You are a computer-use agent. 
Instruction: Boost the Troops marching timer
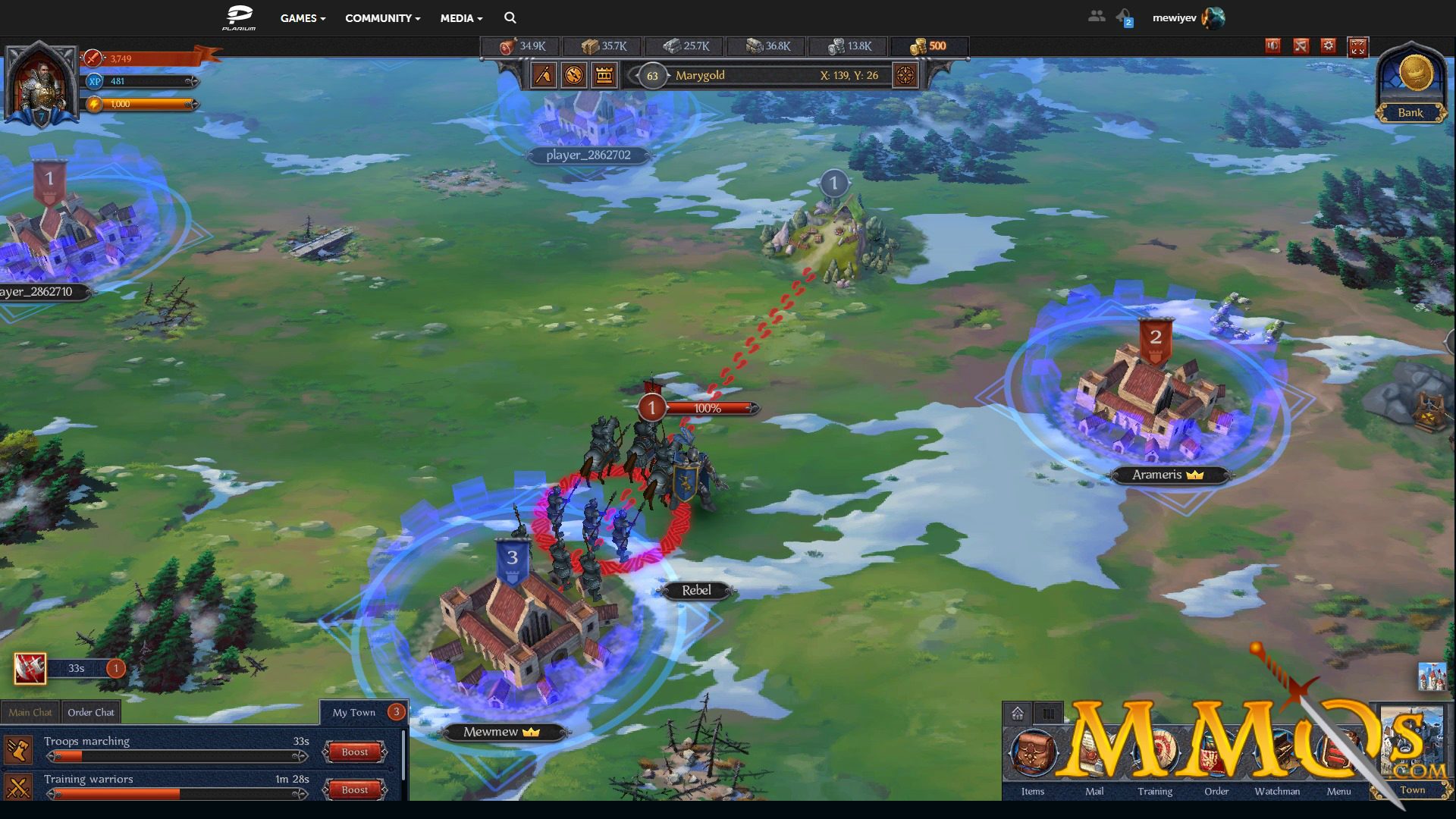click(x=354, y=752)
